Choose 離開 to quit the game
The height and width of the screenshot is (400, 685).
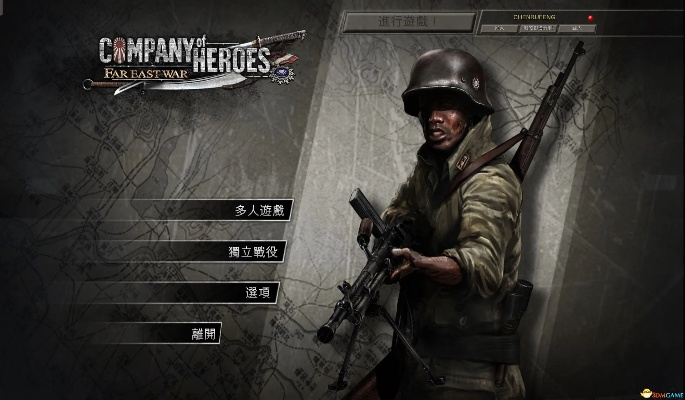tap(203, 333)
